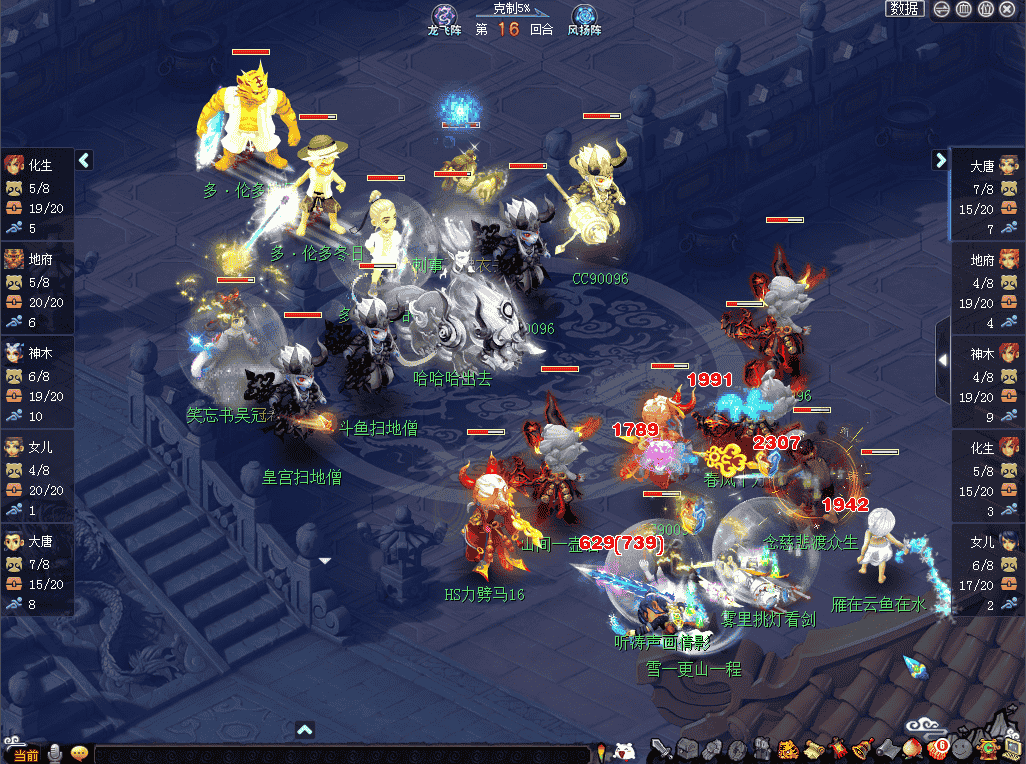Expand the chat window with up arrow
The height and width of the screenshot is (764, 1026).
(x=306, y=730)
